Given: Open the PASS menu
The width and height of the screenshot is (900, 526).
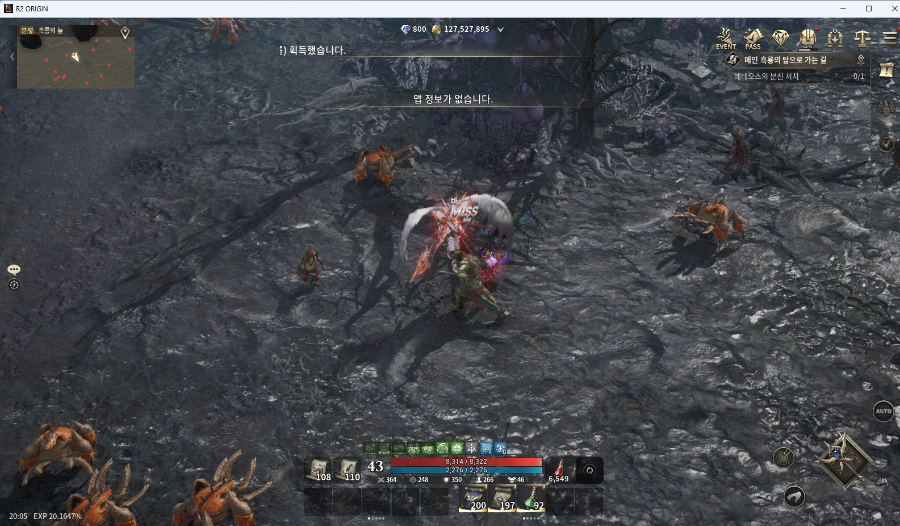Looking at the screenshot, I should 753,38.
